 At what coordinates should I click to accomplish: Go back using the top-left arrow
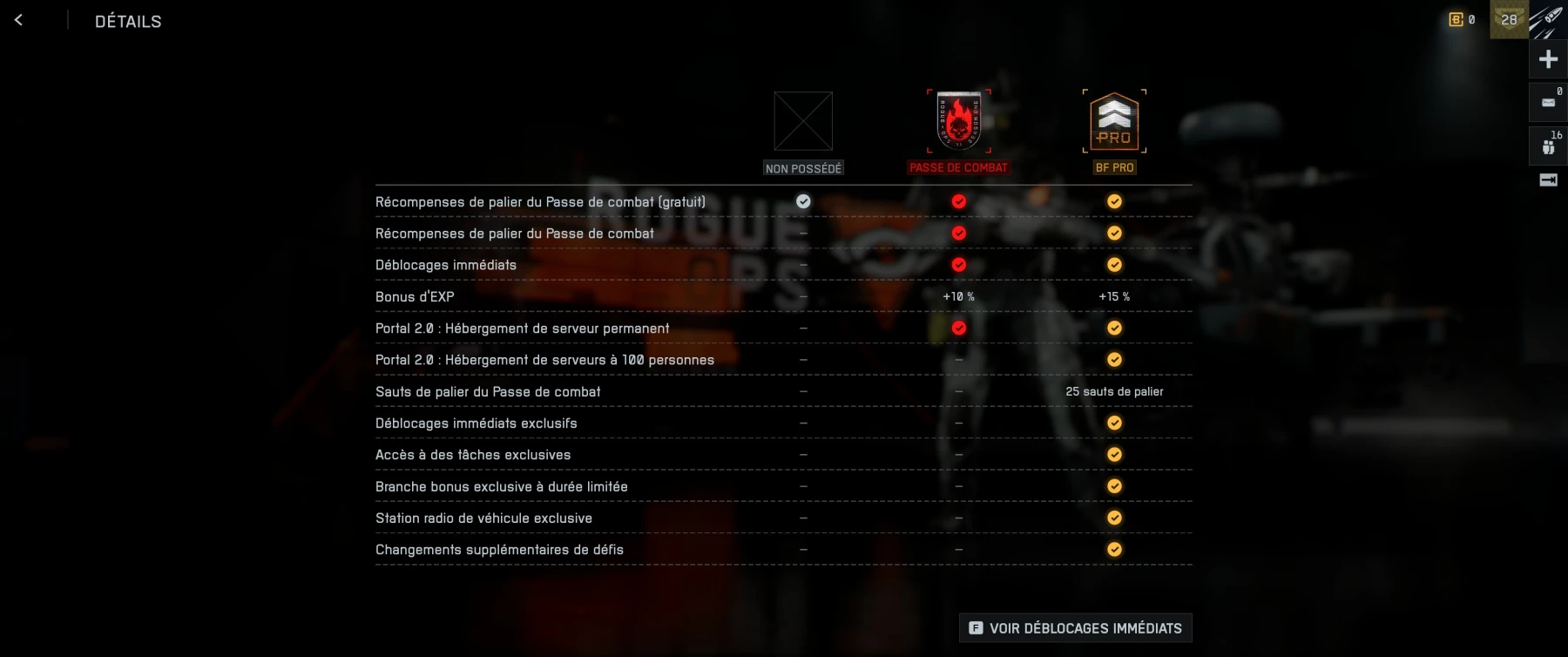19,20
